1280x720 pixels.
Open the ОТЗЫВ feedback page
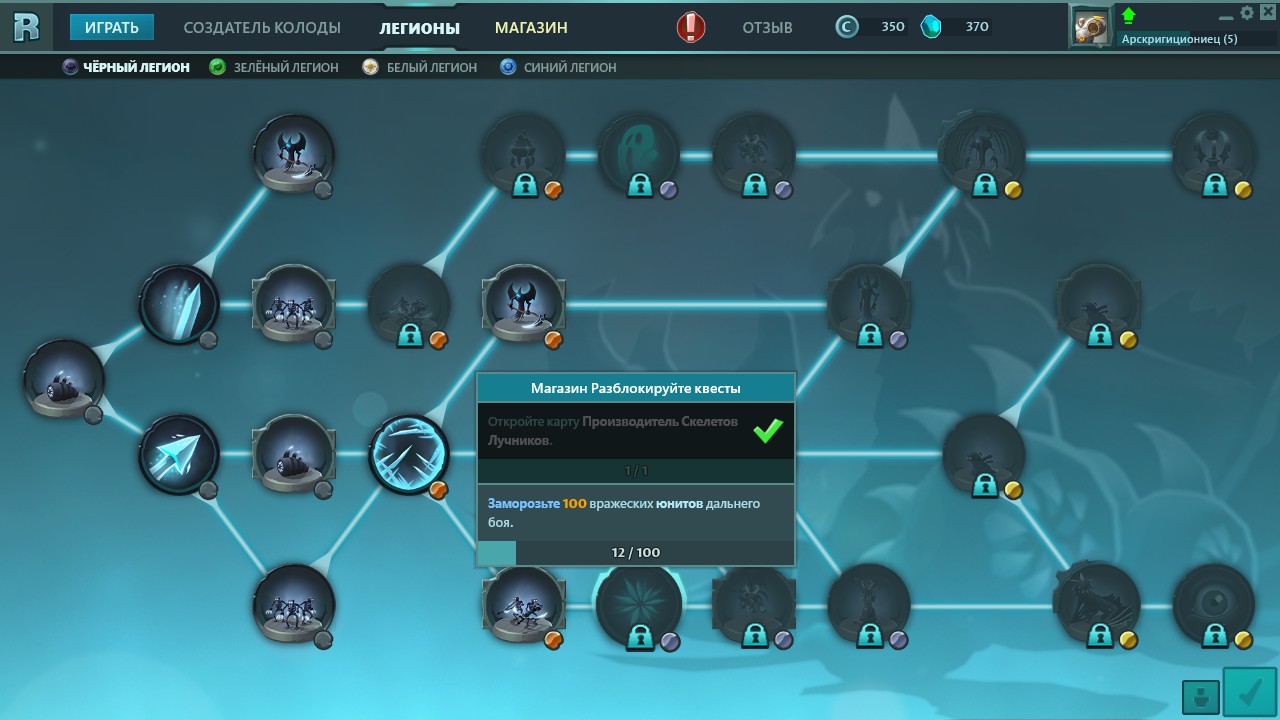pyautogui.click(x=767, y=27)
